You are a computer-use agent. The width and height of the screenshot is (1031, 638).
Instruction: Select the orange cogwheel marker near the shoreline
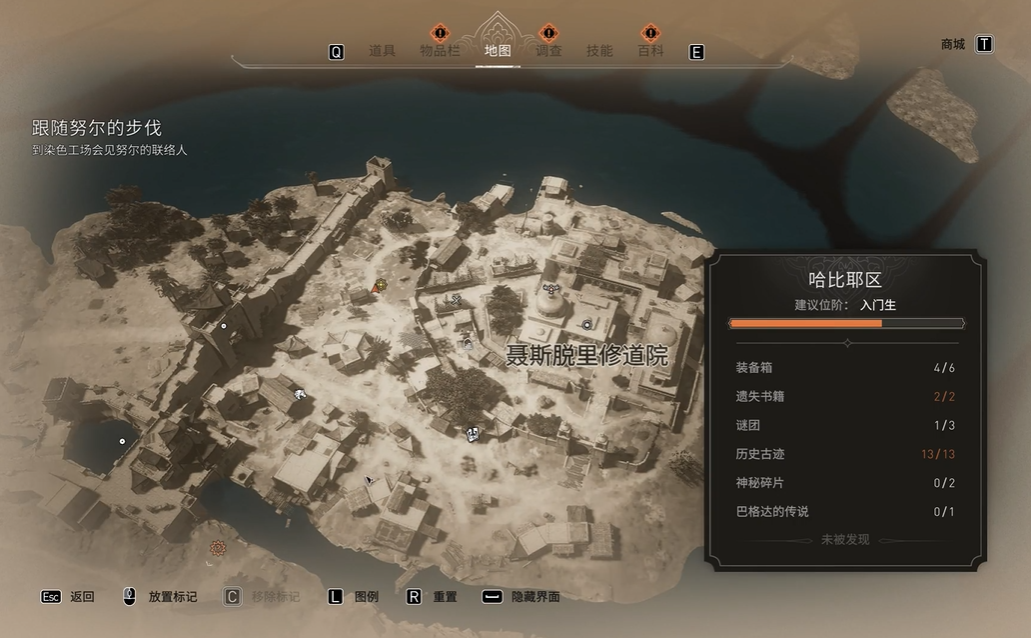point(217,548)
